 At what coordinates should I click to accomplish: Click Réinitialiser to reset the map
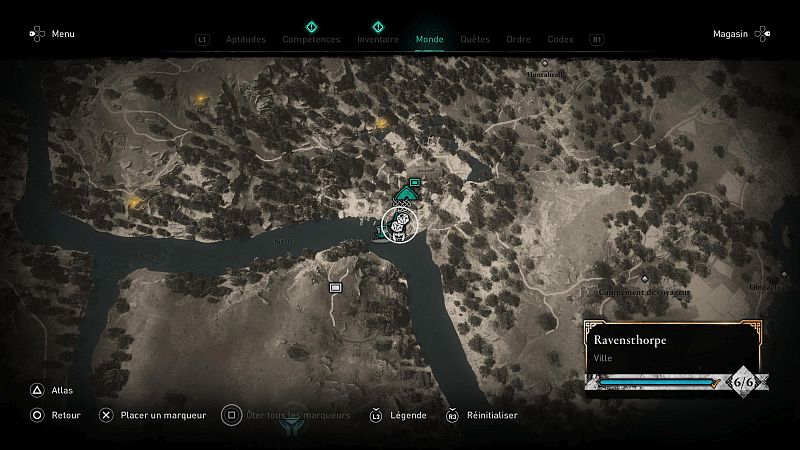click(x=481, y=415)
